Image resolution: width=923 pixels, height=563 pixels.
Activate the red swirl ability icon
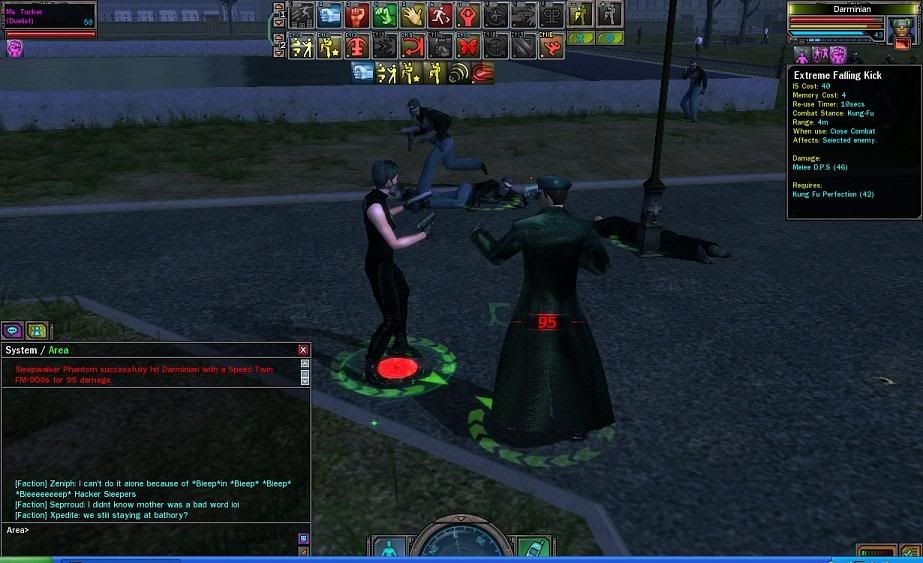[483, 72]
